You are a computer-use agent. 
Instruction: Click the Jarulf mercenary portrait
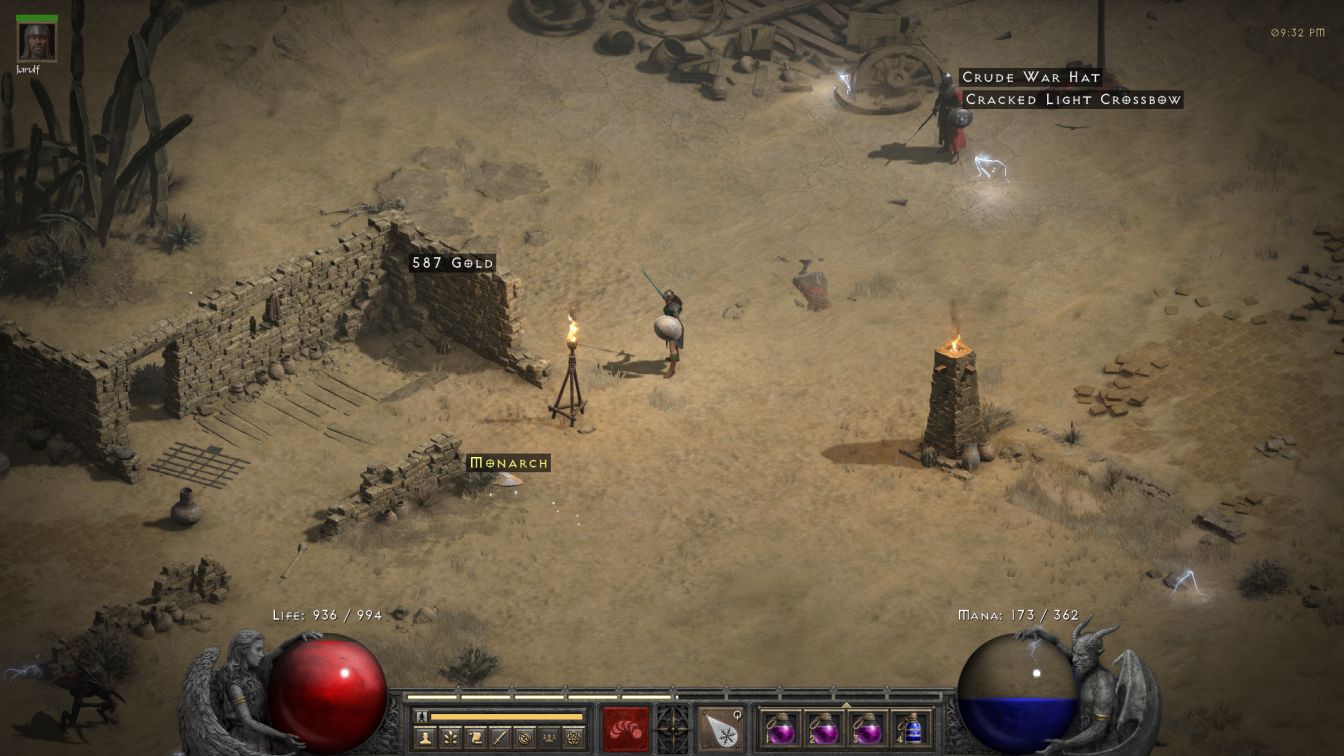37,41
